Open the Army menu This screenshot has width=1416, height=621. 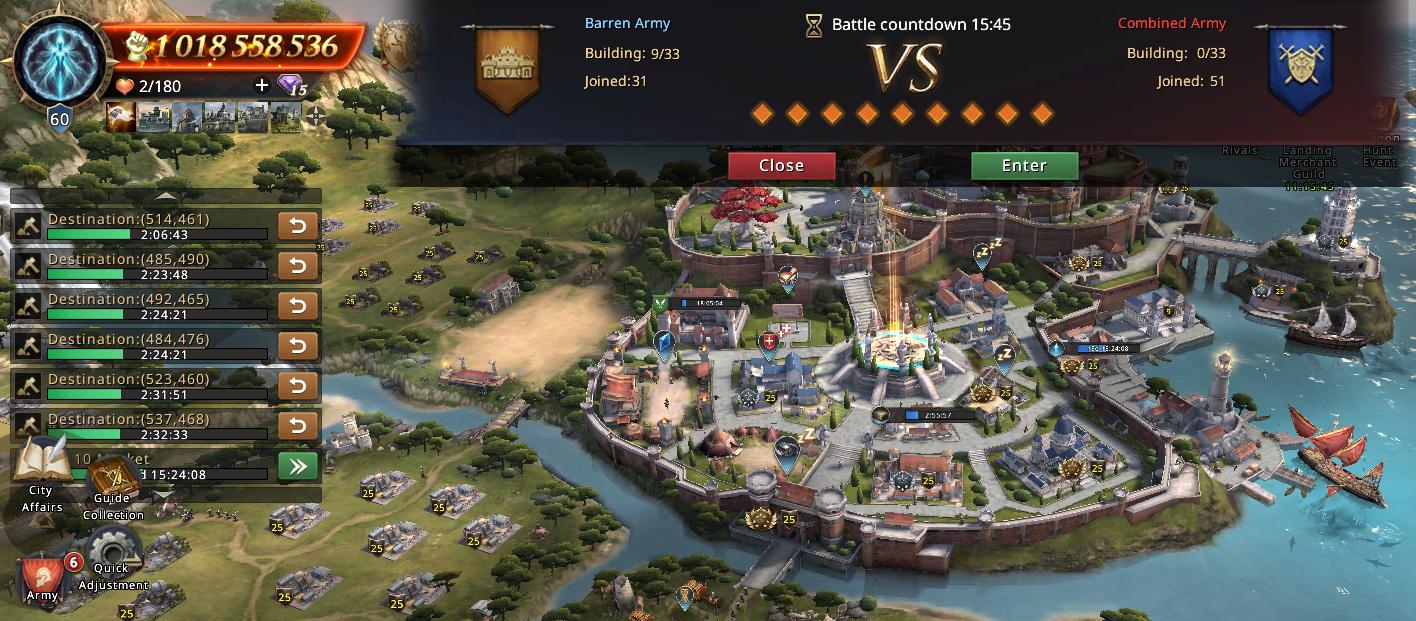pyautogui.click(x=43, y=575)
